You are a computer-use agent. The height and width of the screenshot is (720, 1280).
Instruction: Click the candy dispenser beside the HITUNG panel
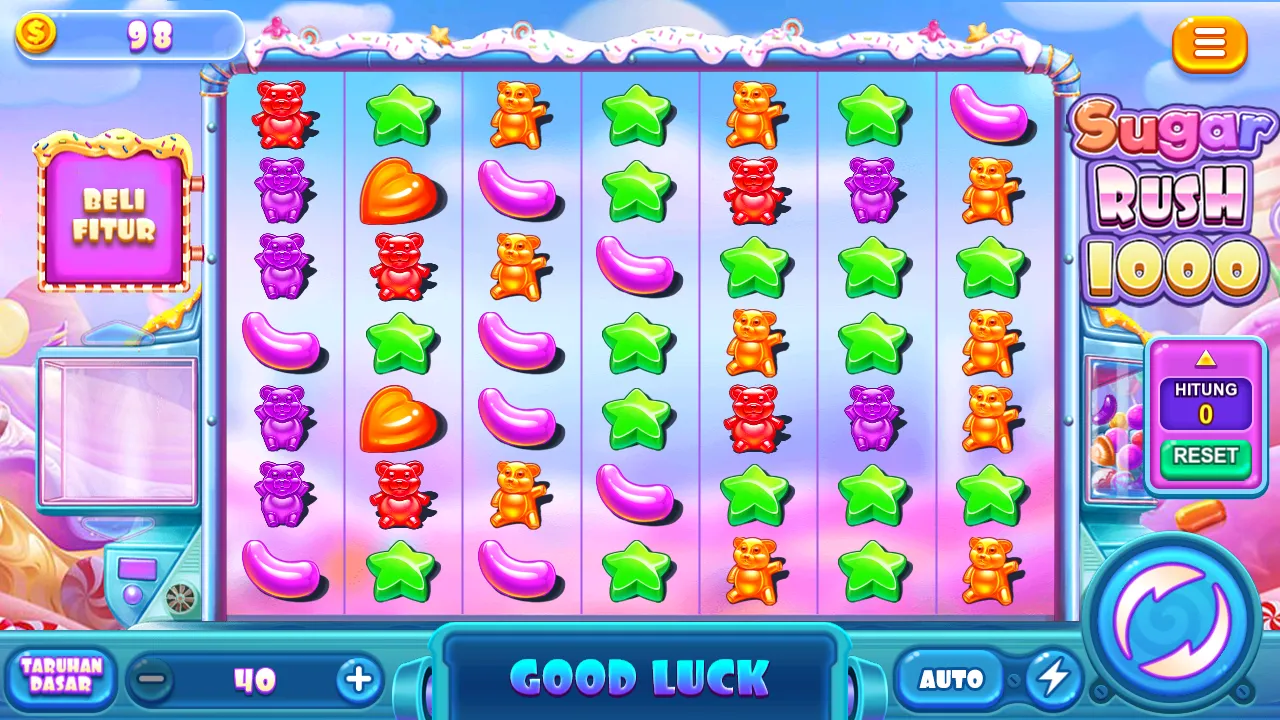(x=1118, y=430)
